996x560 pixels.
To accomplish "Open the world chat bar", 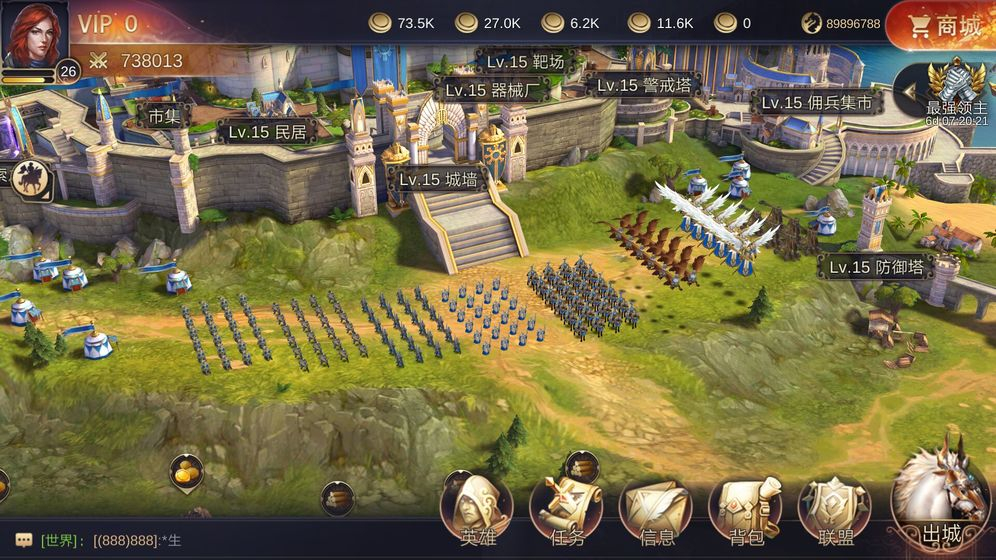I will click(200, 541).
